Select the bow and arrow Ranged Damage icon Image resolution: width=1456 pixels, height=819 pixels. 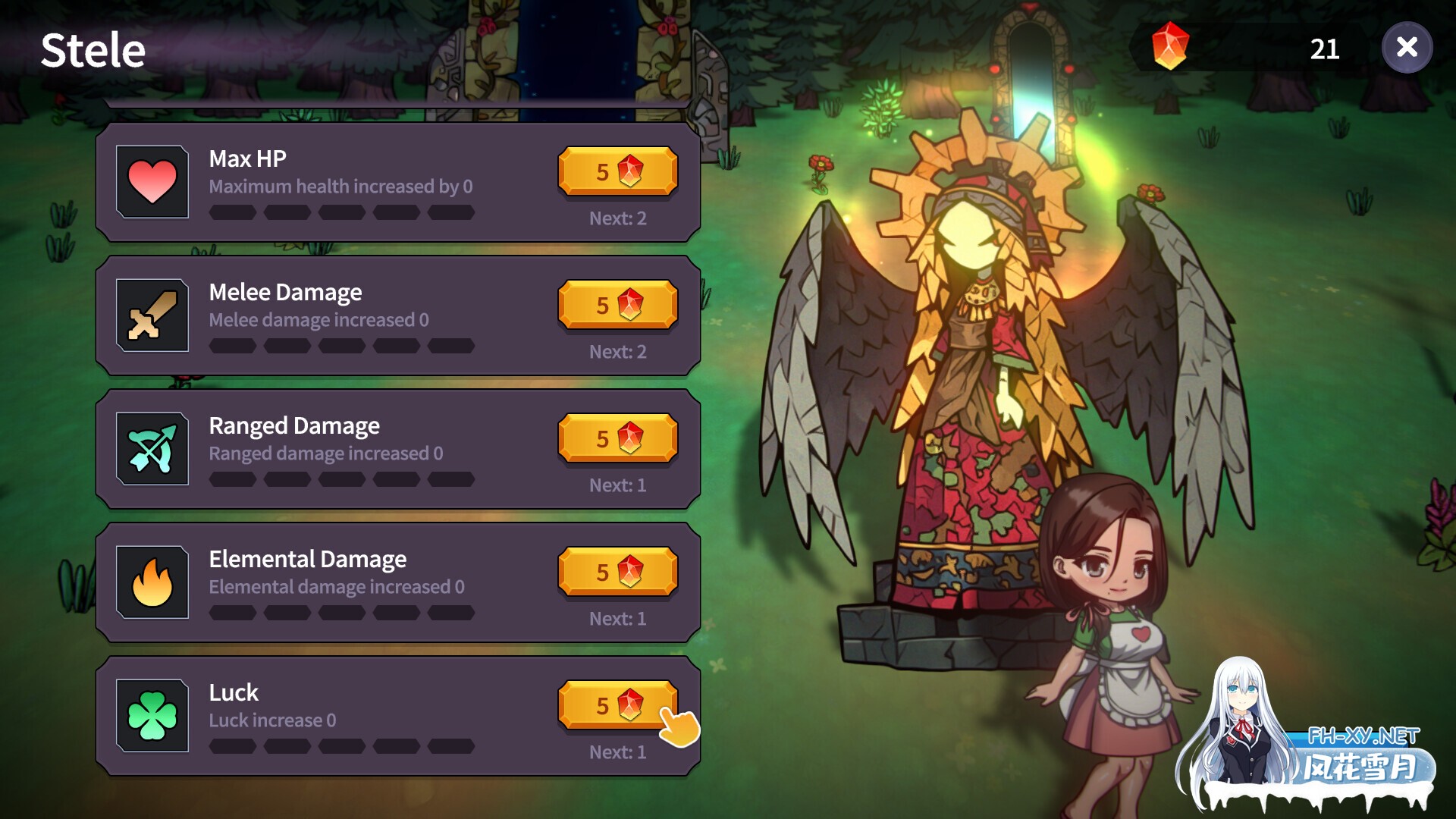tap(152, 447)
